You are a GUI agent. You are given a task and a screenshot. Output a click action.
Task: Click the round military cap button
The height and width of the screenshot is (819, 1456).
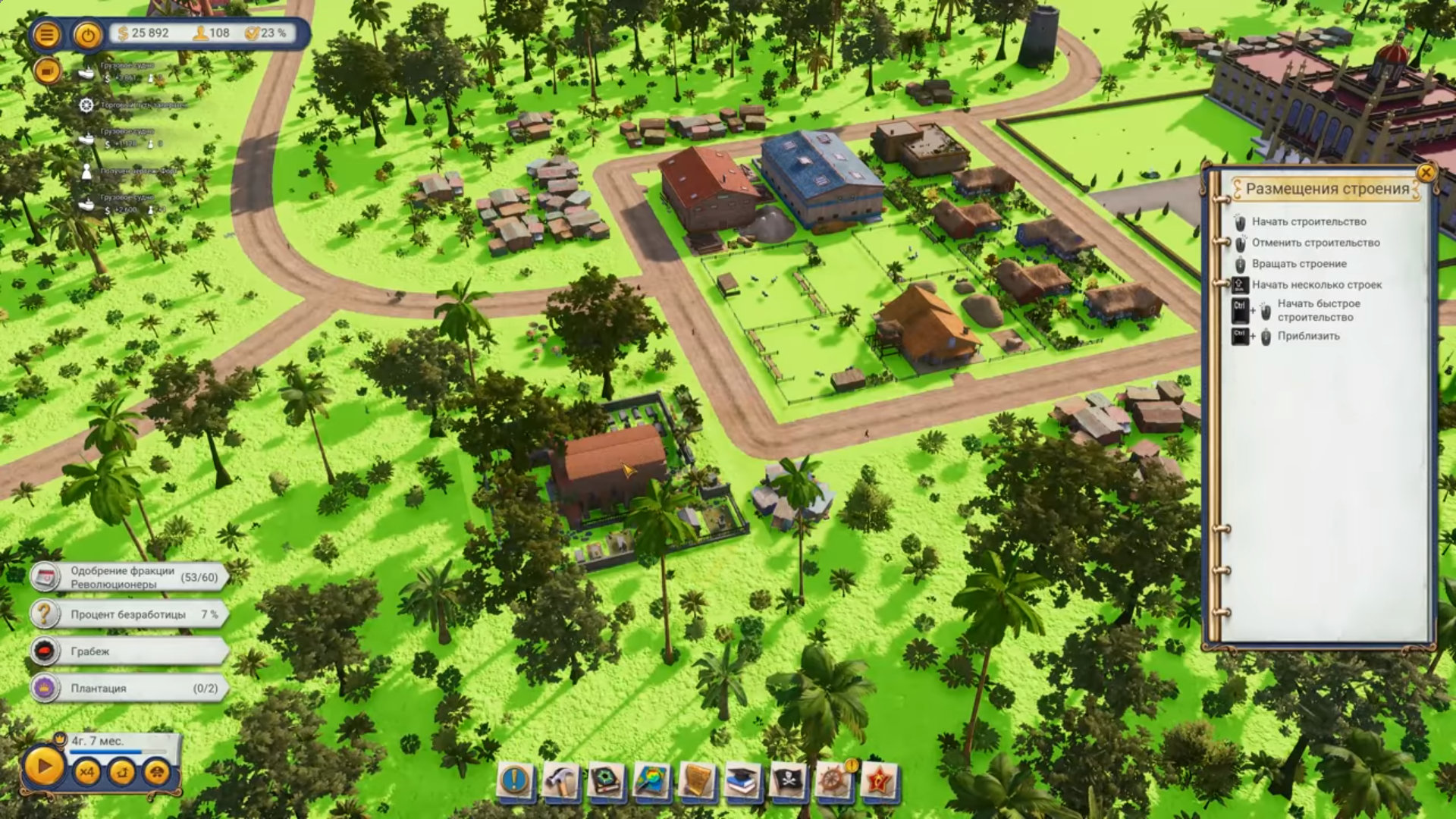coord(157,772)
